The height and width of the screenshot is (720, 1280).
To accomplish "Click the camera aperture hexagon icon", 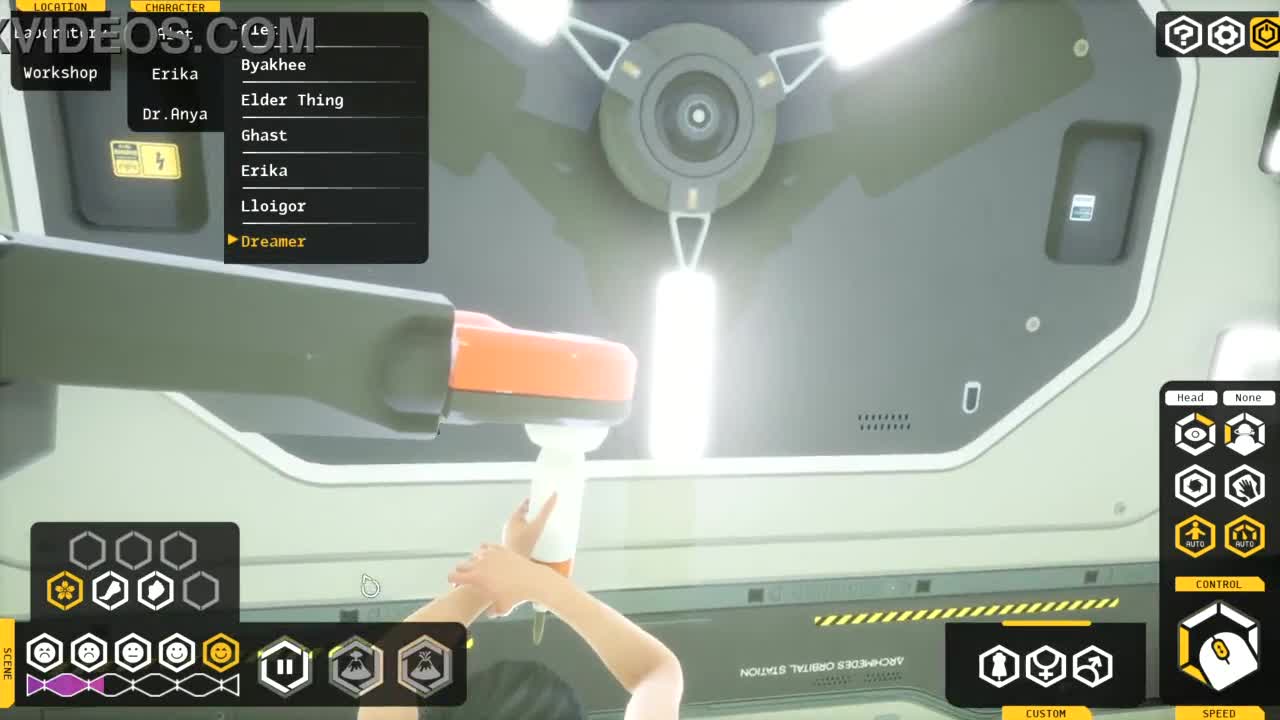I will click(x=1194, y=486).
